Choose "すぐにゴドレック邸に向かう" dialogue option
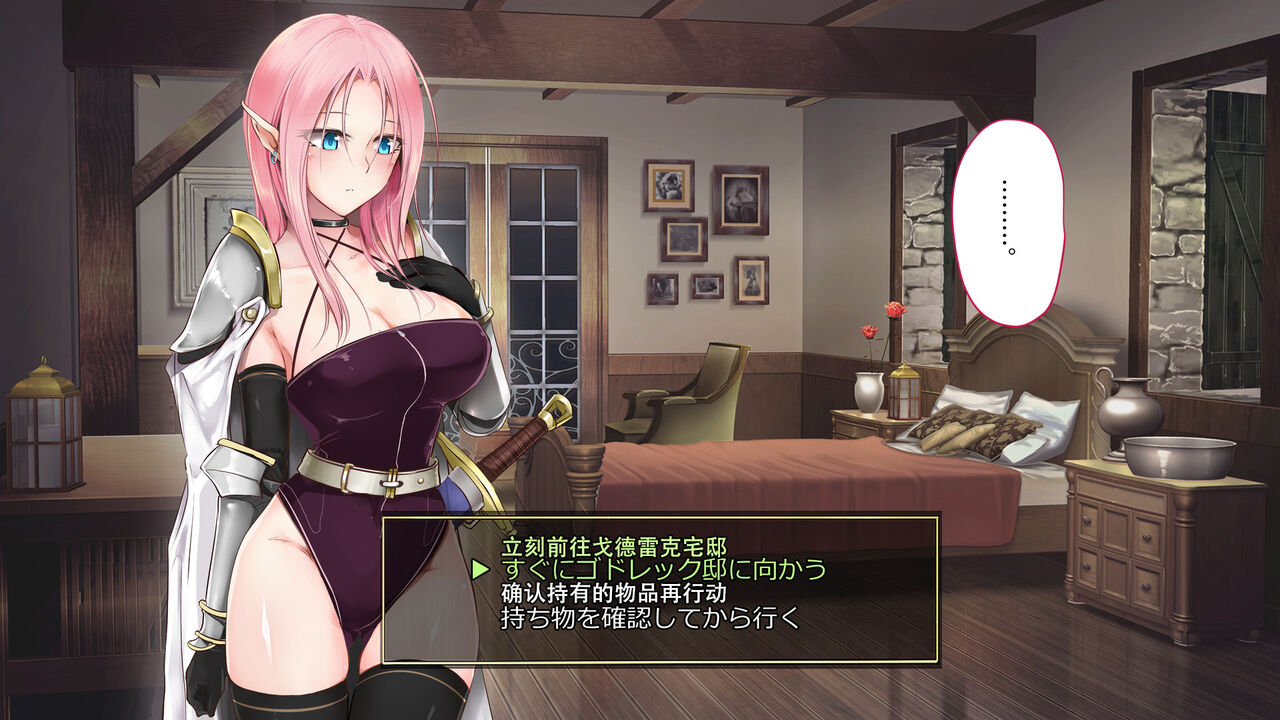Screen dimensions: 1280x720 [x=664, y=569]
